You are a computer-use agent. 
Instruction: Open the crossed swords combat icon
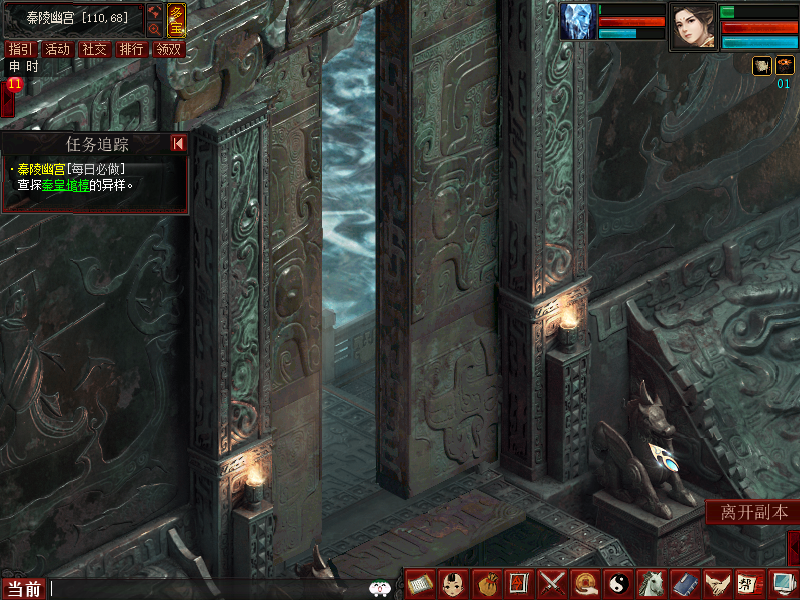(x=552, y=582)
